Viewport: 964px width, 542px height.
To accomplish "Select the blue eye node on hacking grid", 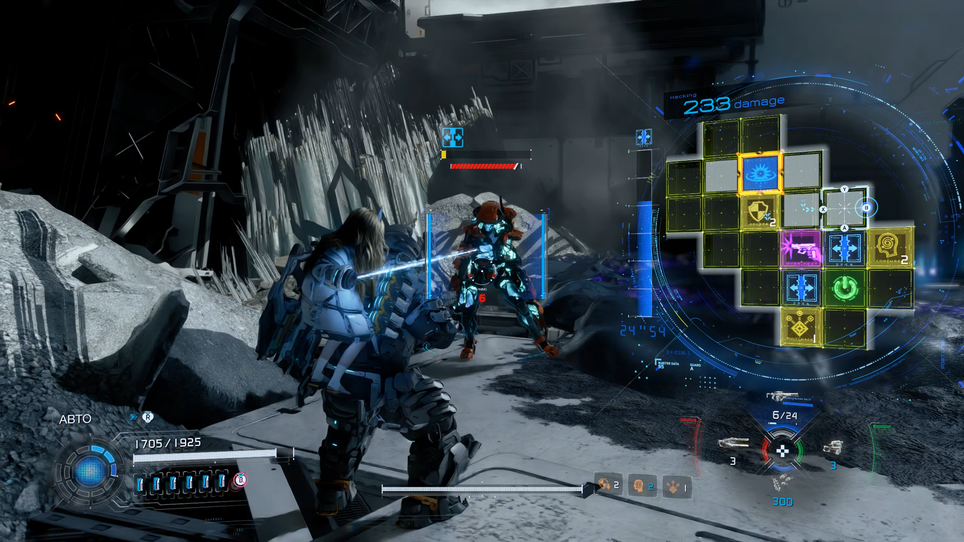I will coord(761,172).
